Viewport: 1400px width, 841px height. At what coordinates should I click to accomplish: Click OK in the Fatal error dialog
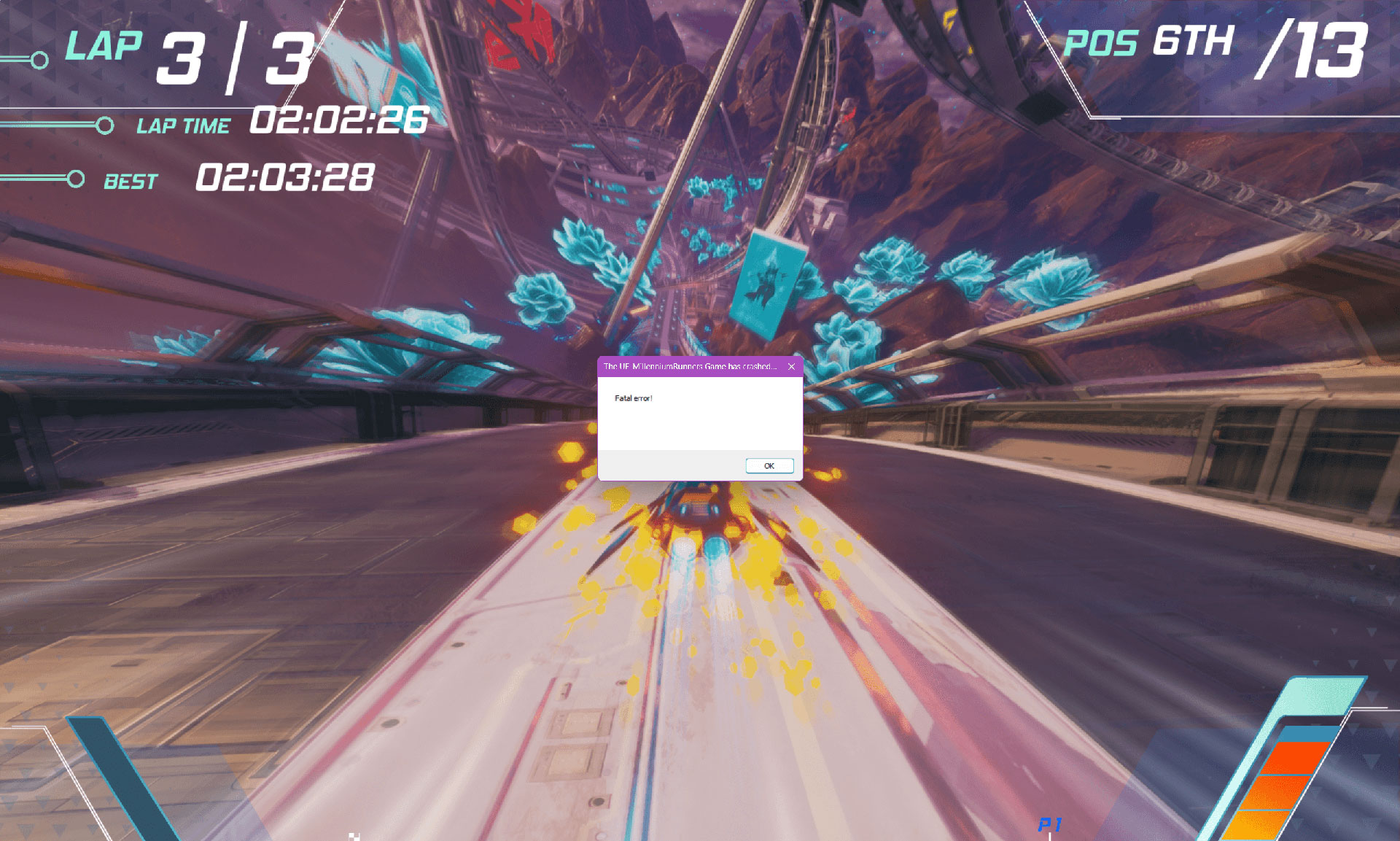click(x=769, y=466)
